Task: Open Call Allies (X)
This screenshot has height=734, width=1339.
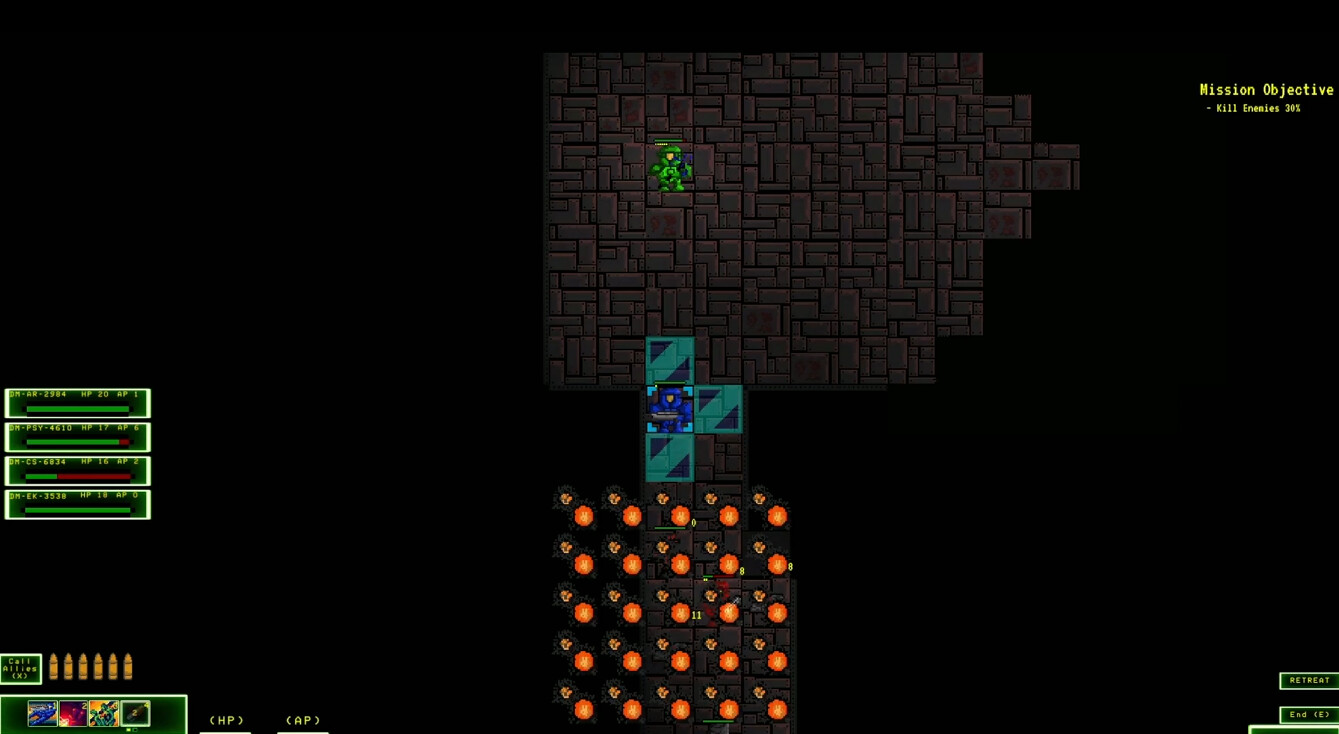Action: click(20, 668)
